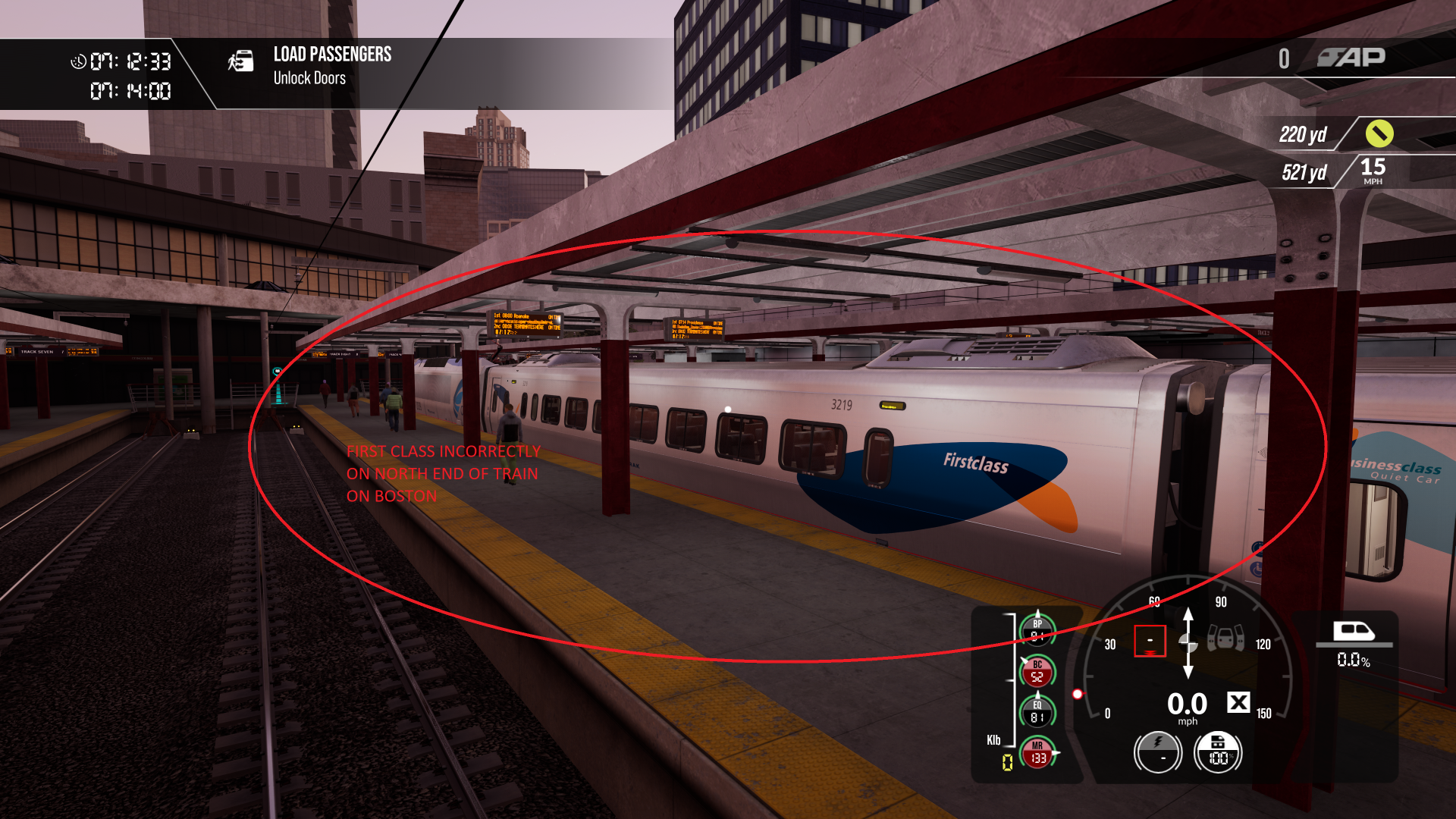Select the EQ equalizing reservoir gauge
The image size is (1456, 819).
click(1037, 711)
